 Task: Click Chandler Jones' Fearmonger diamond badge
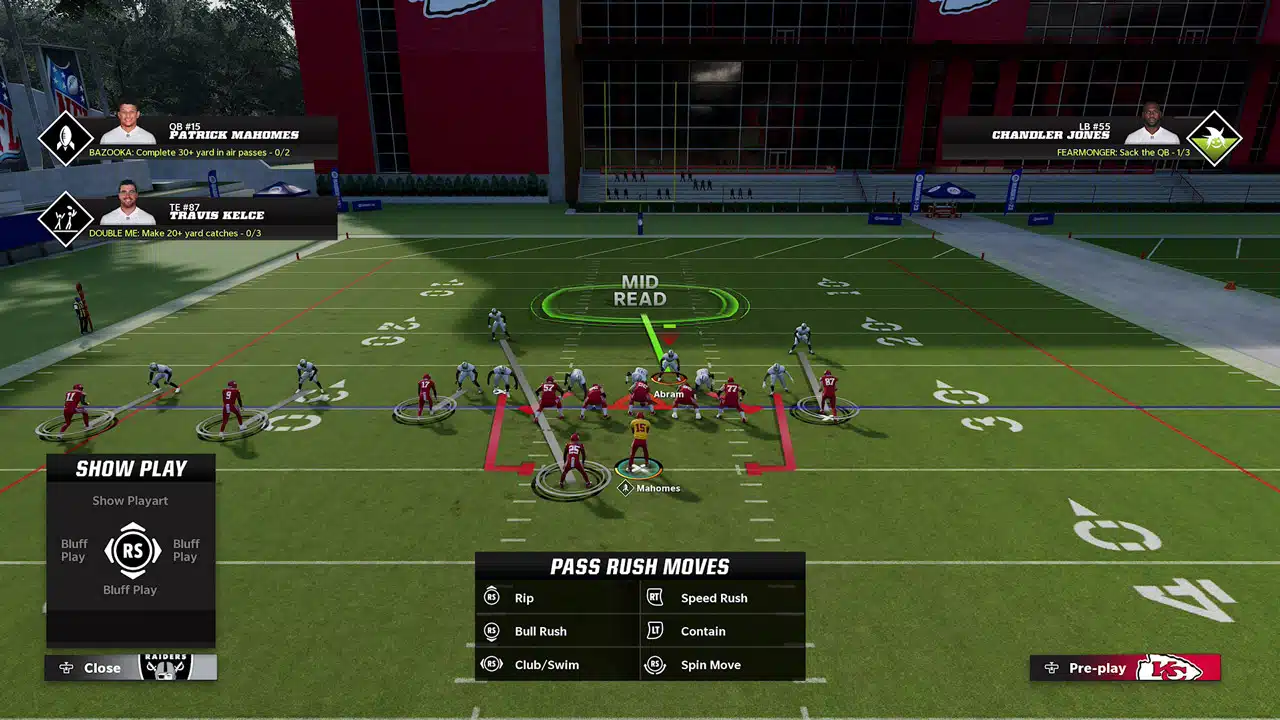tap(1213, 138)
